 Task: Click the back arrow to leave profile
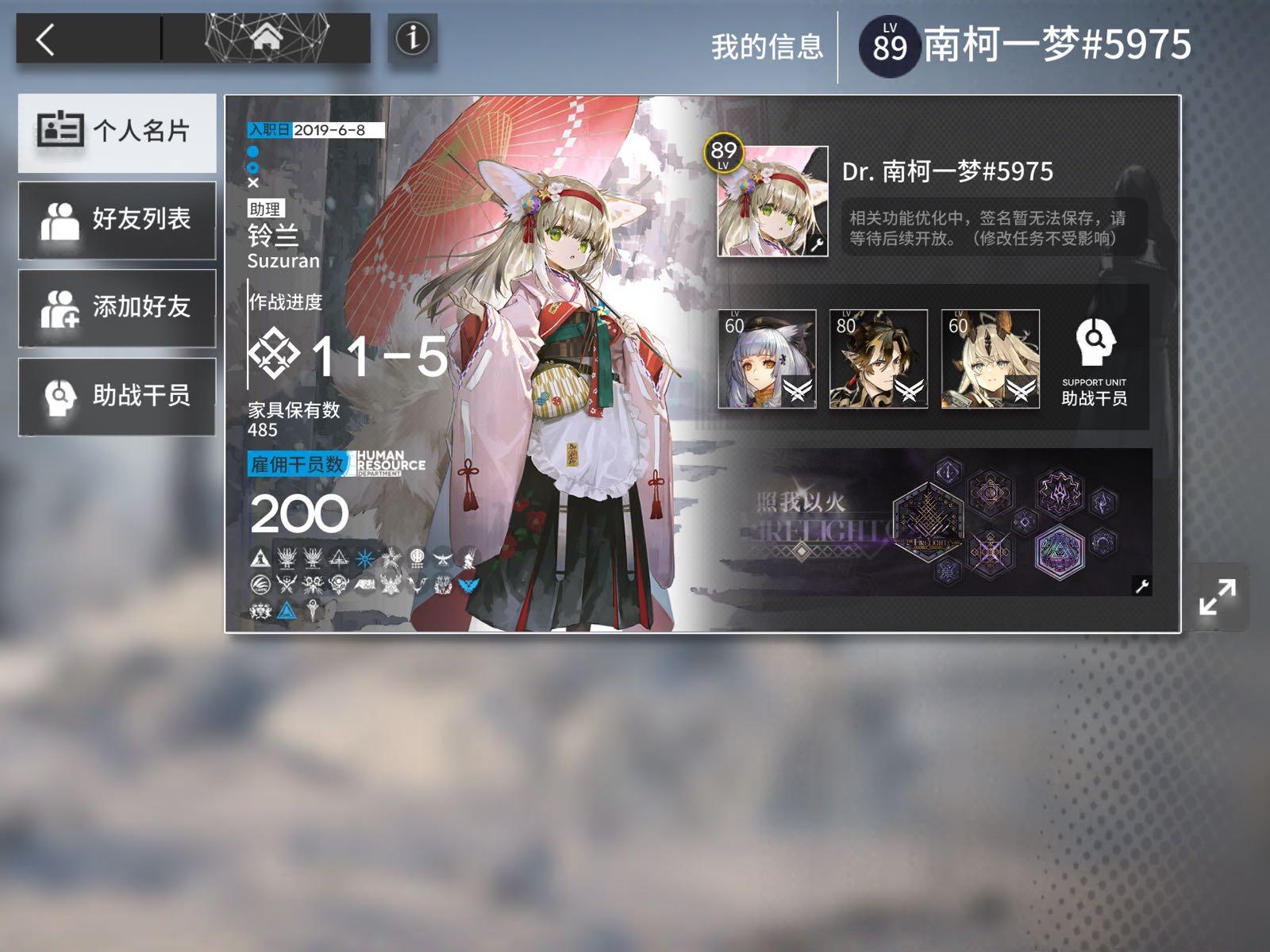46,36
